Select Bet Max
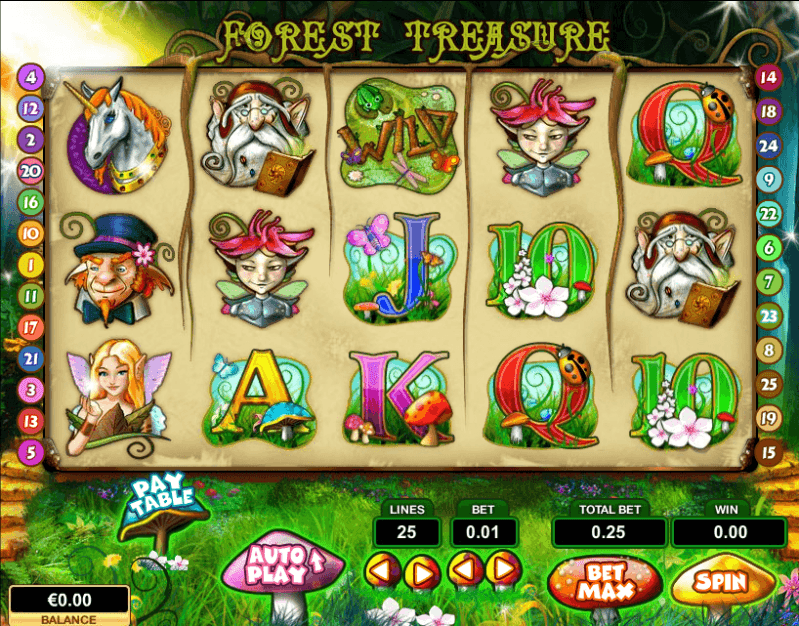This screenshot has width=799, height=626. pos(606,580)
